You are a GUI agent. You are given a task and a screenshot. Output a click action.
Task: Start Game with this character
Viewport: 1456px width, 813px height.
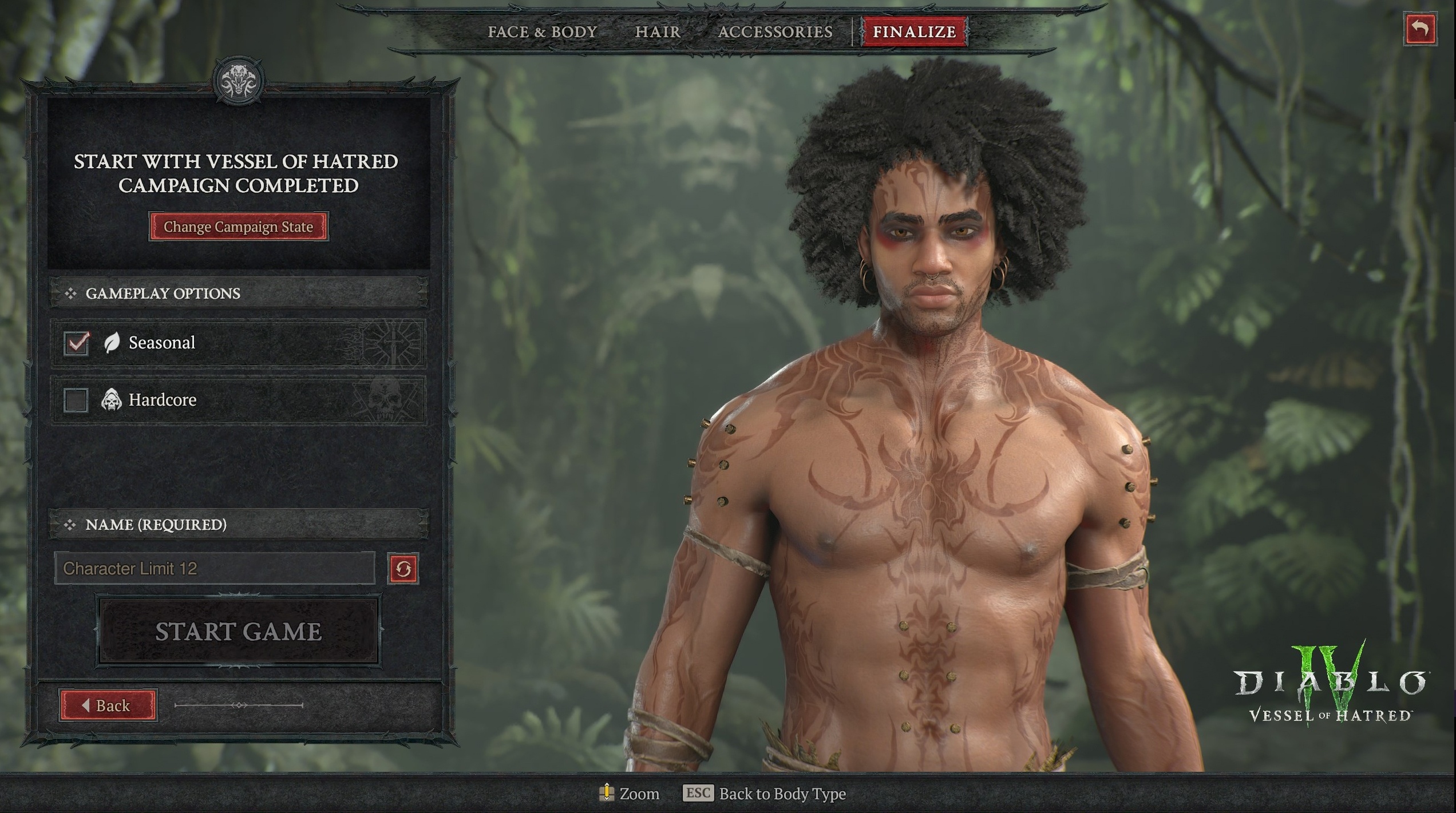coord(238,631)
